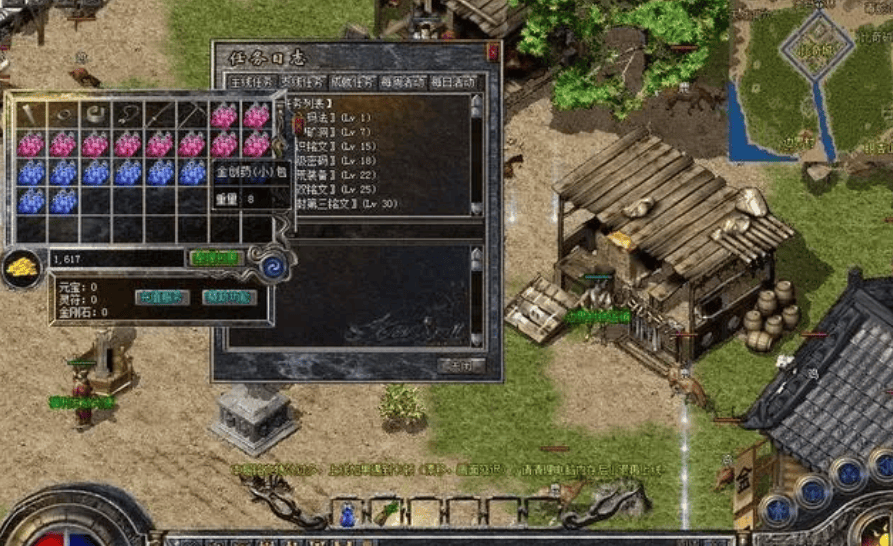Switch to the 每日活动 tab
This screenshot has width=893, height=546.
click(x=453, y=82)
